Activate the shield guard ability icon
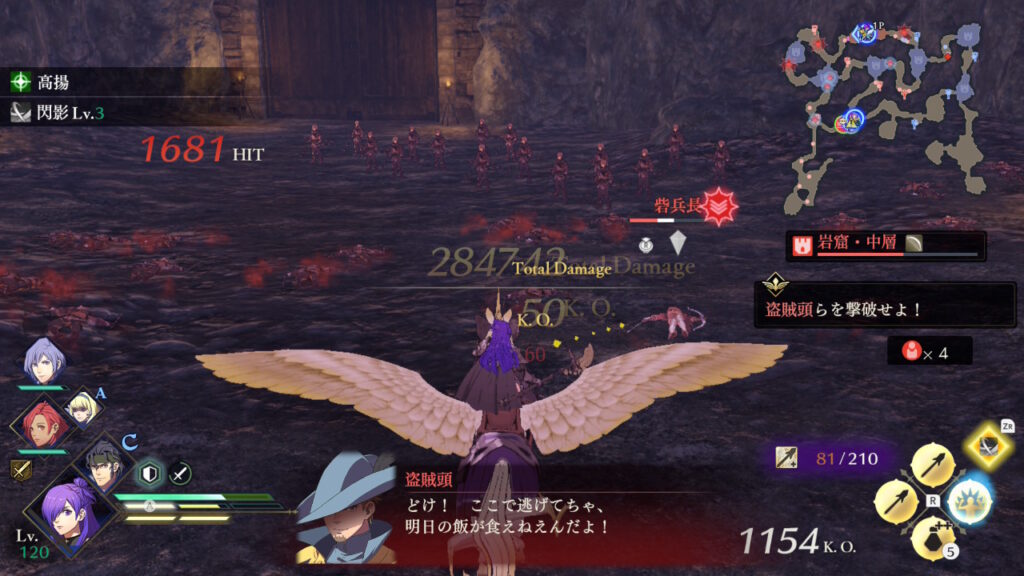The width and height of the screenshot is (1024, 576). [150, 472]
